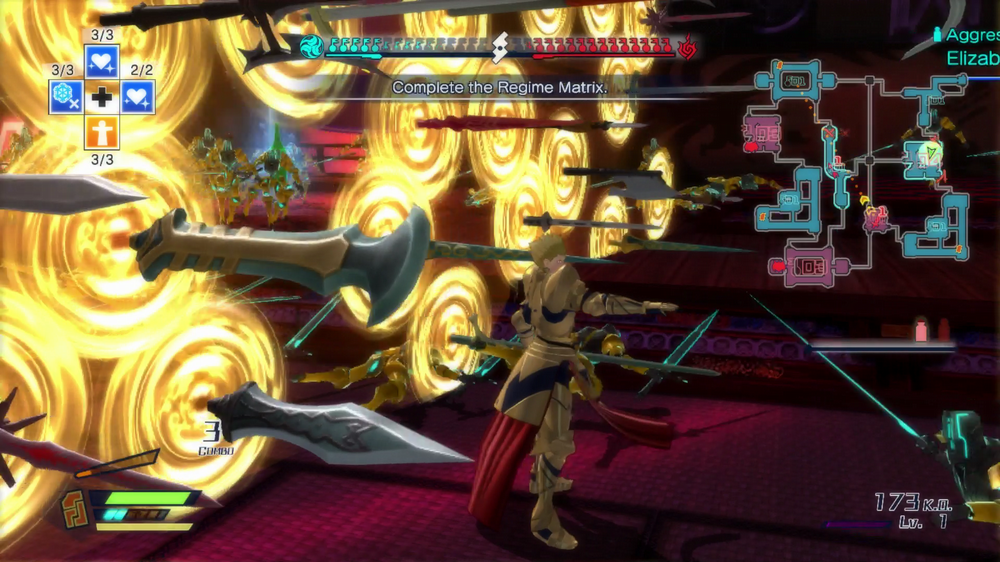Screen dimensions: 1000x562
Task: Click the red enemy emblem on the regime gauge
Action: [687, 47]
